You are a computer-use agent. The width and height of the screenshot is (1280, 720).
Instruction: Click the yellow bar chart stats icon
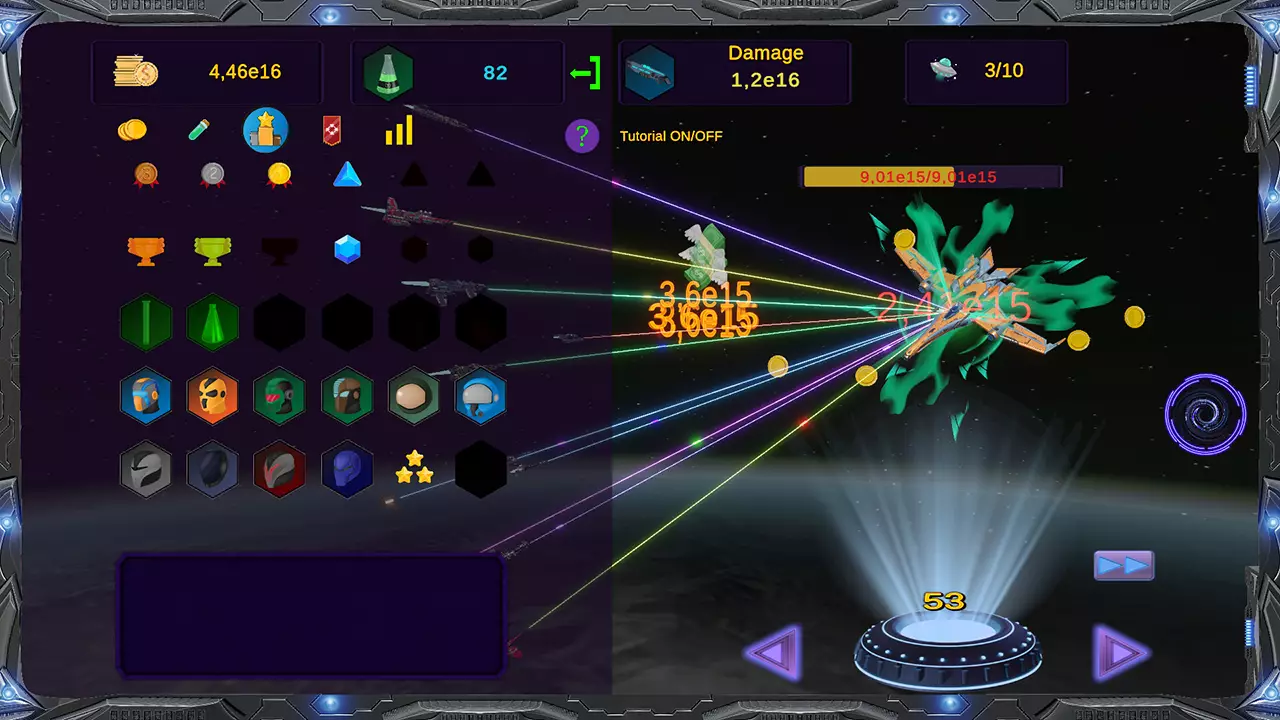tap(399, 130)
